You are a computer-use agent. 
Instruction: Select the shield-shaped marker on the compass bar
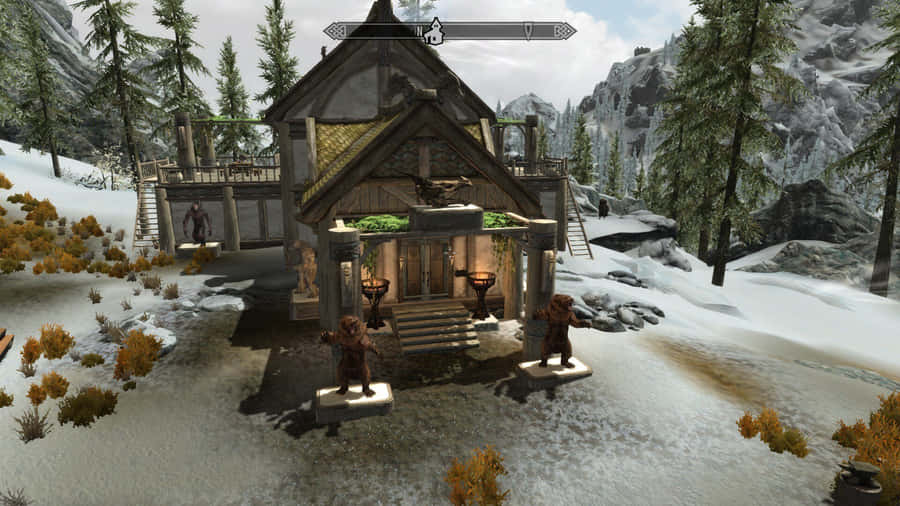[x=528, y=31]
